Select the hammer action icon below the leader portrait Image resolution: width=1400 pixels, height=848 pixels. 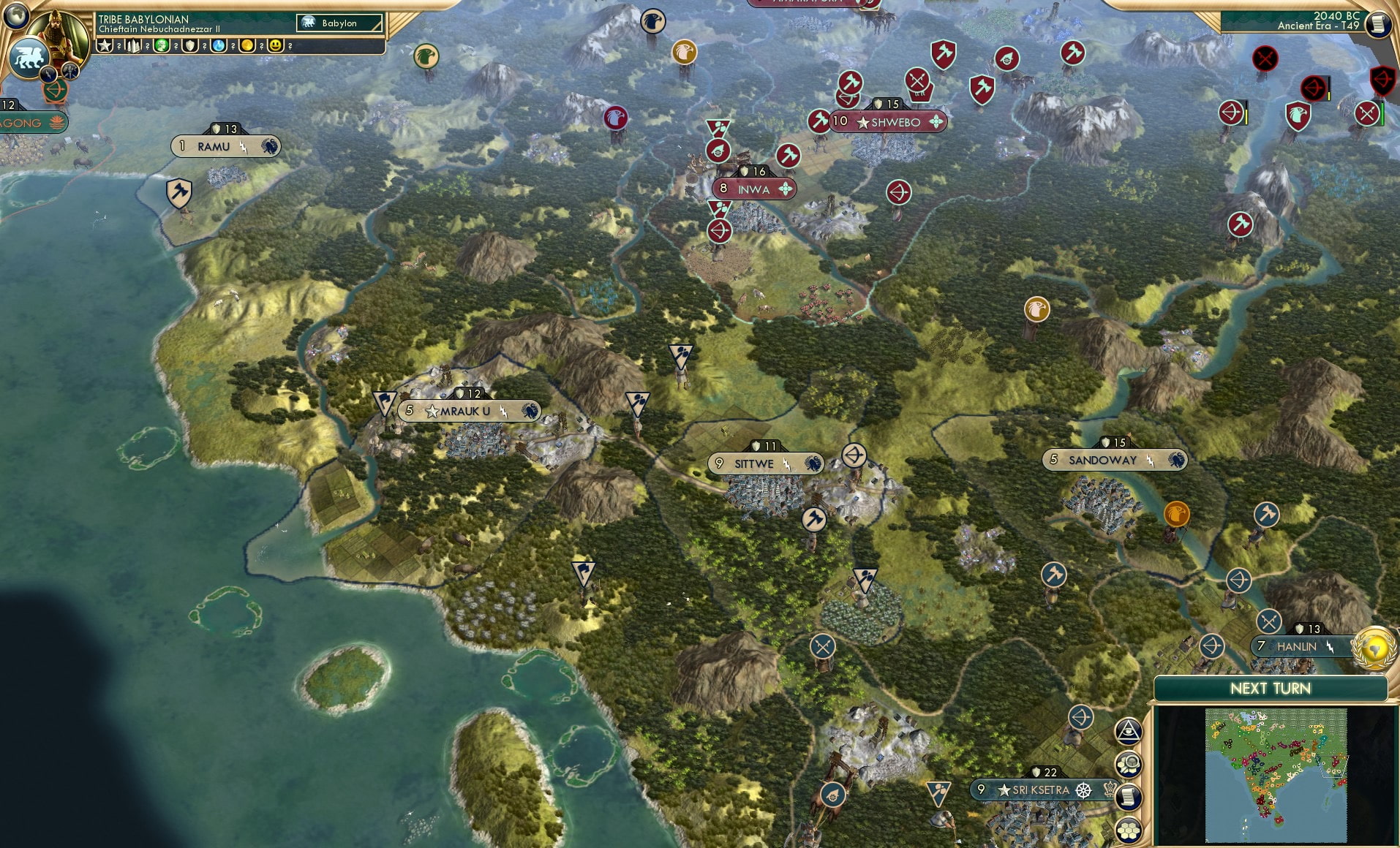(x=69, y=72)
